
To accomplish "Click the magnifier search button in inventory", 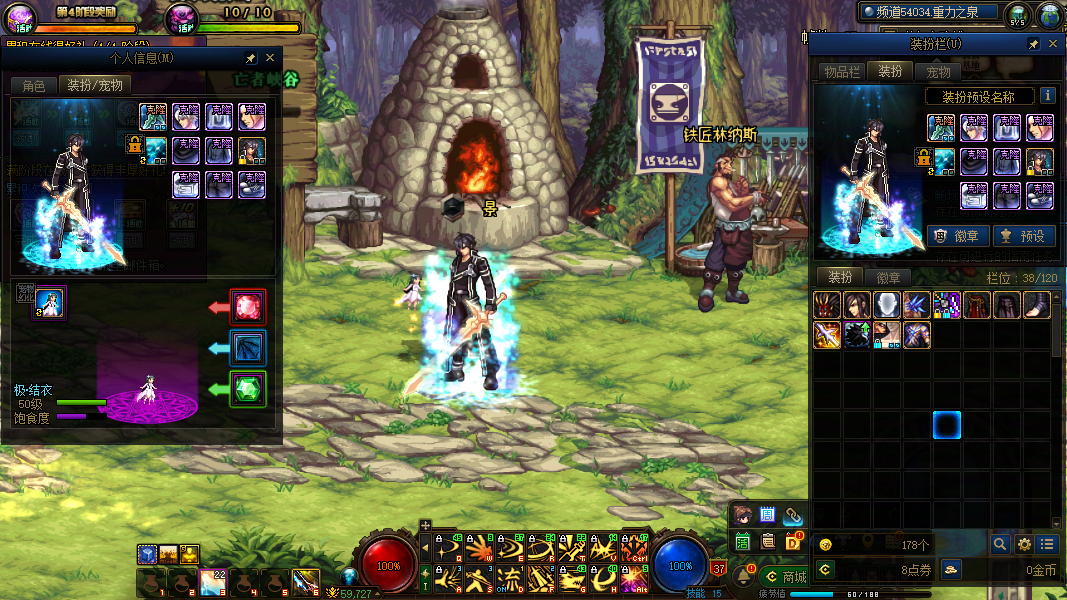I will pos(999,544).
